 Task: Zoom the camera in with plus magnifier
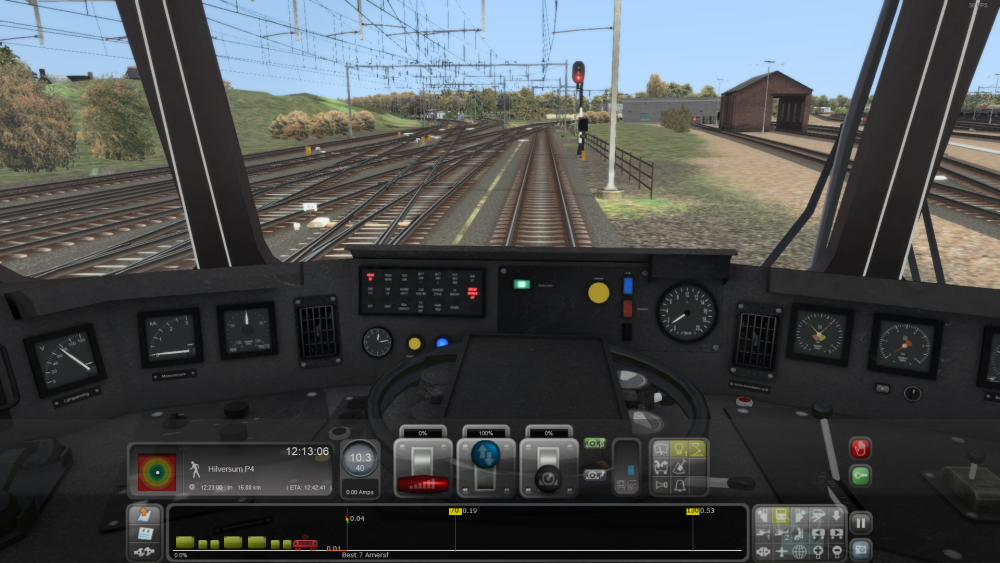coord(817,551)
